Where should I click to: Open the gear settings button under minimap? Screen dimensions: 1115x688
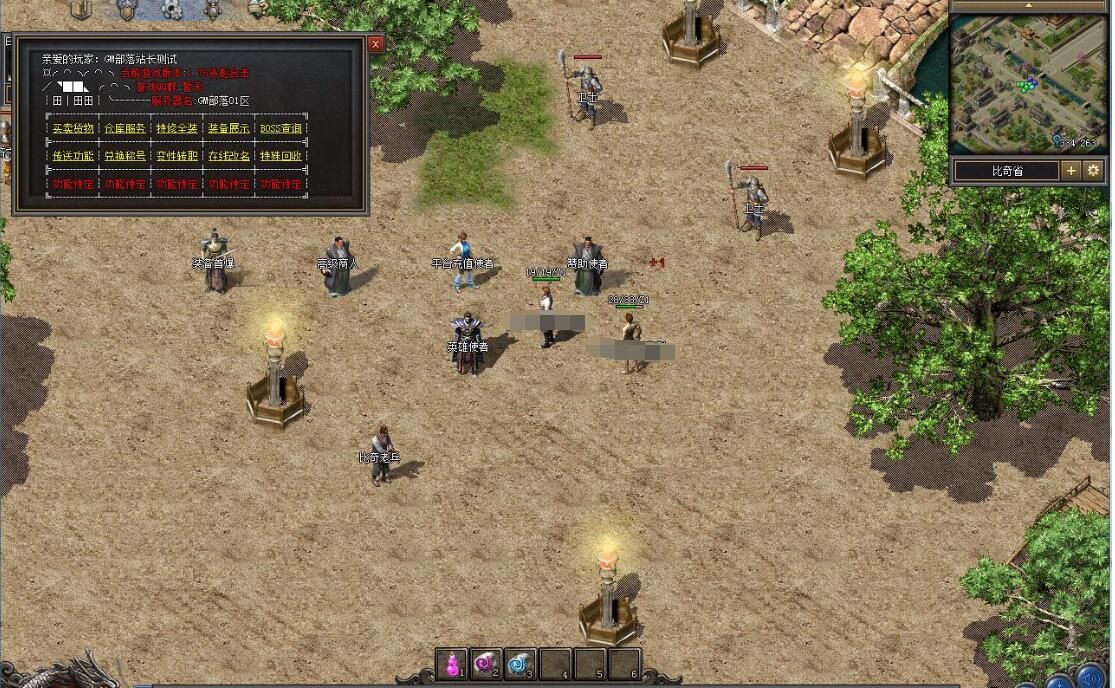[1093, 171]
